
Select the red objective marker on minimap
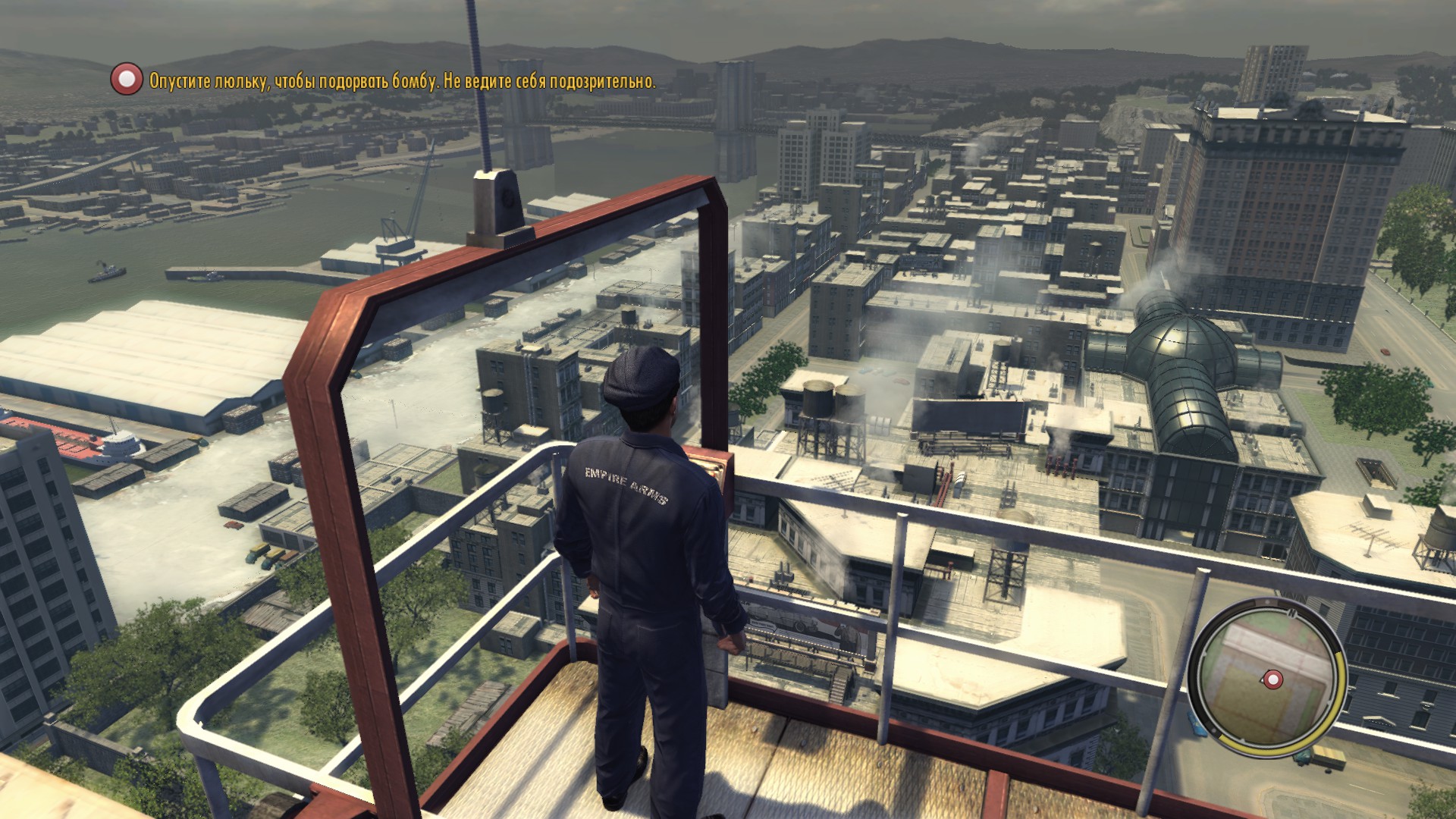coord(1273,679)
